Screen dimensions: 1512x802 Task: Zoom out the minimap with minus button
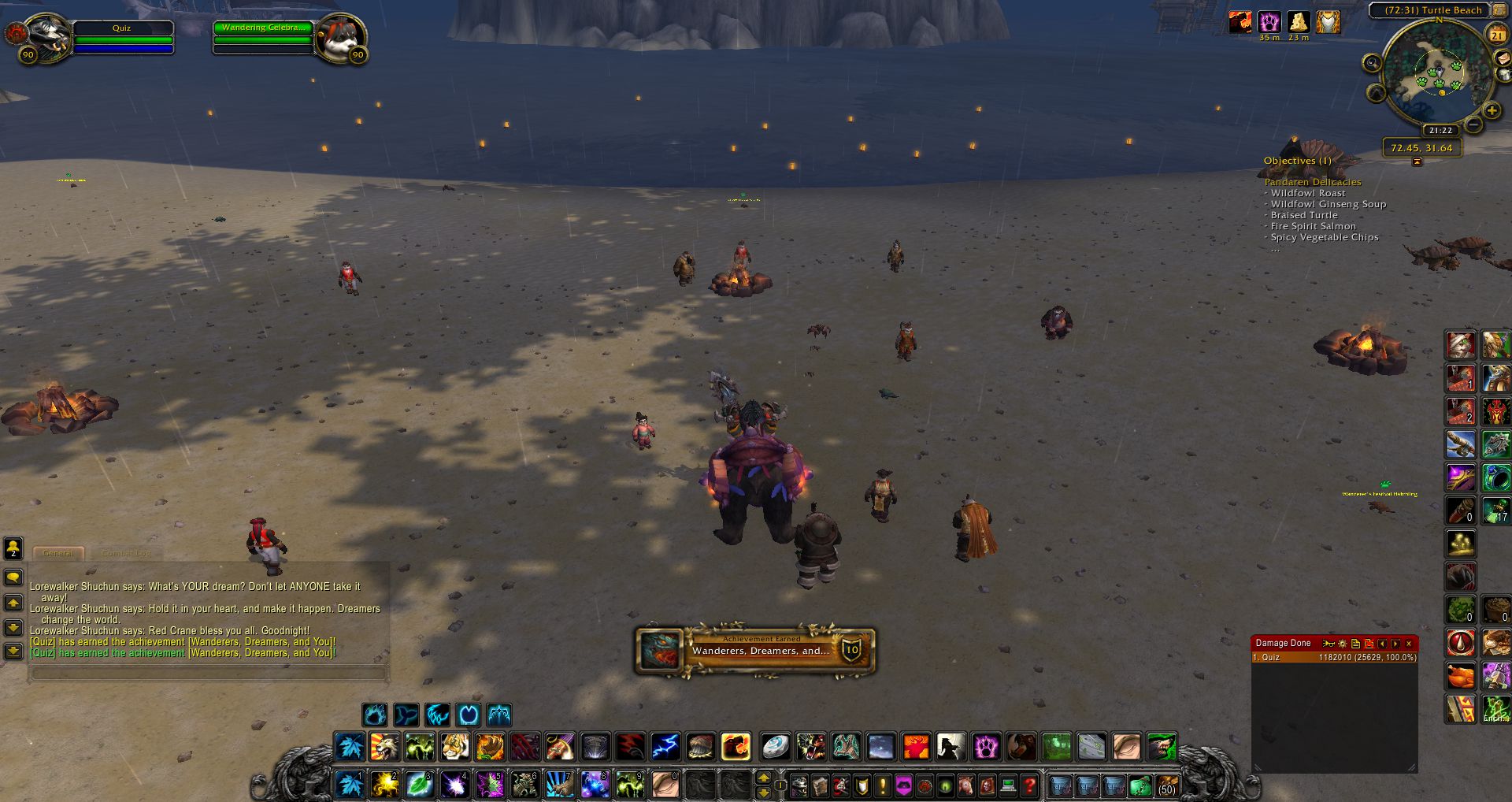[1473, 125]
